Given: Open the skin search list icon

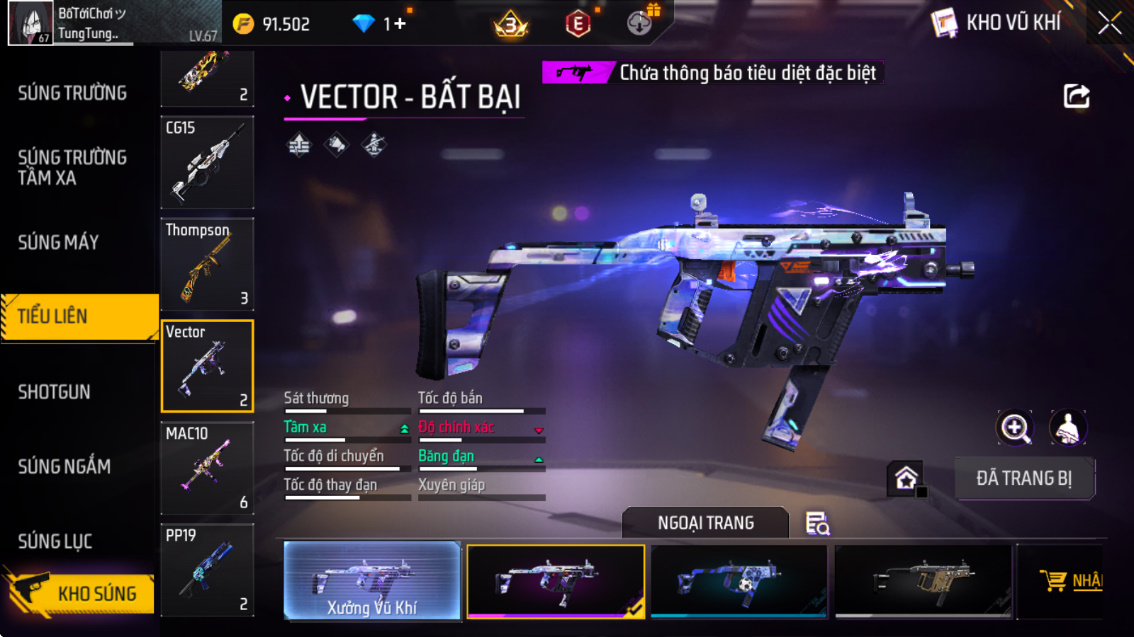Looking at the screenshot, I should tap(817, 523).
